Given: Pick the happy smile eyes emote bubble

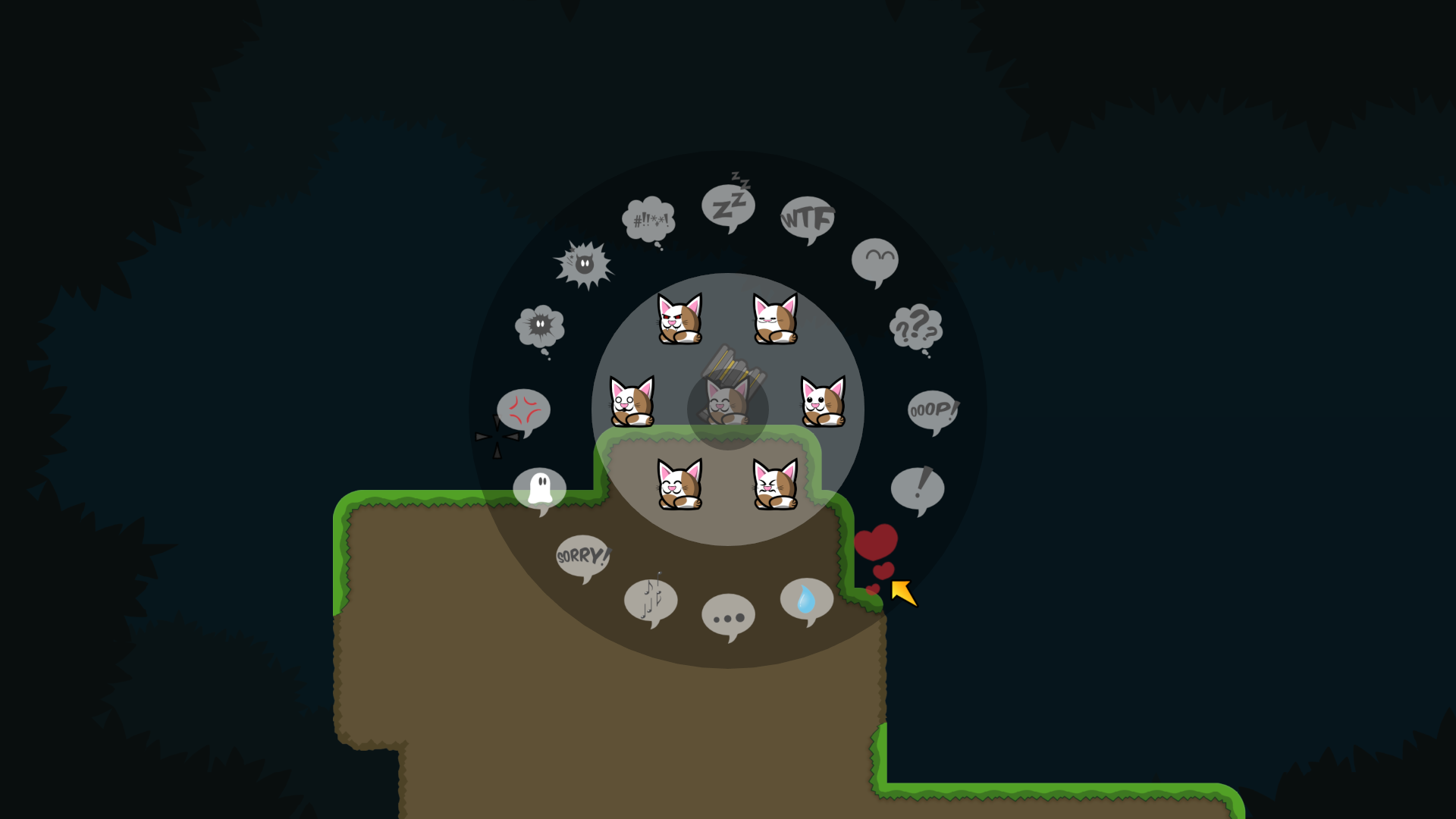Looking at the screenshot, I should (x=876, y=260).
